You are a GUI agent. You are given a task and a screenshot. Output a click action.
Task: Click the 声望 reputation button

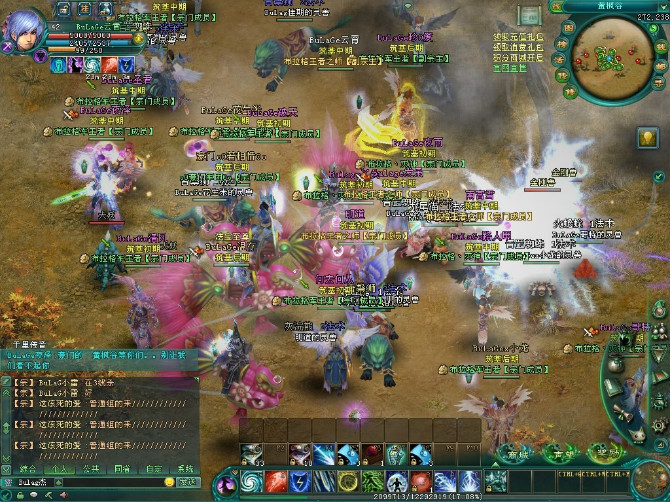563,453
